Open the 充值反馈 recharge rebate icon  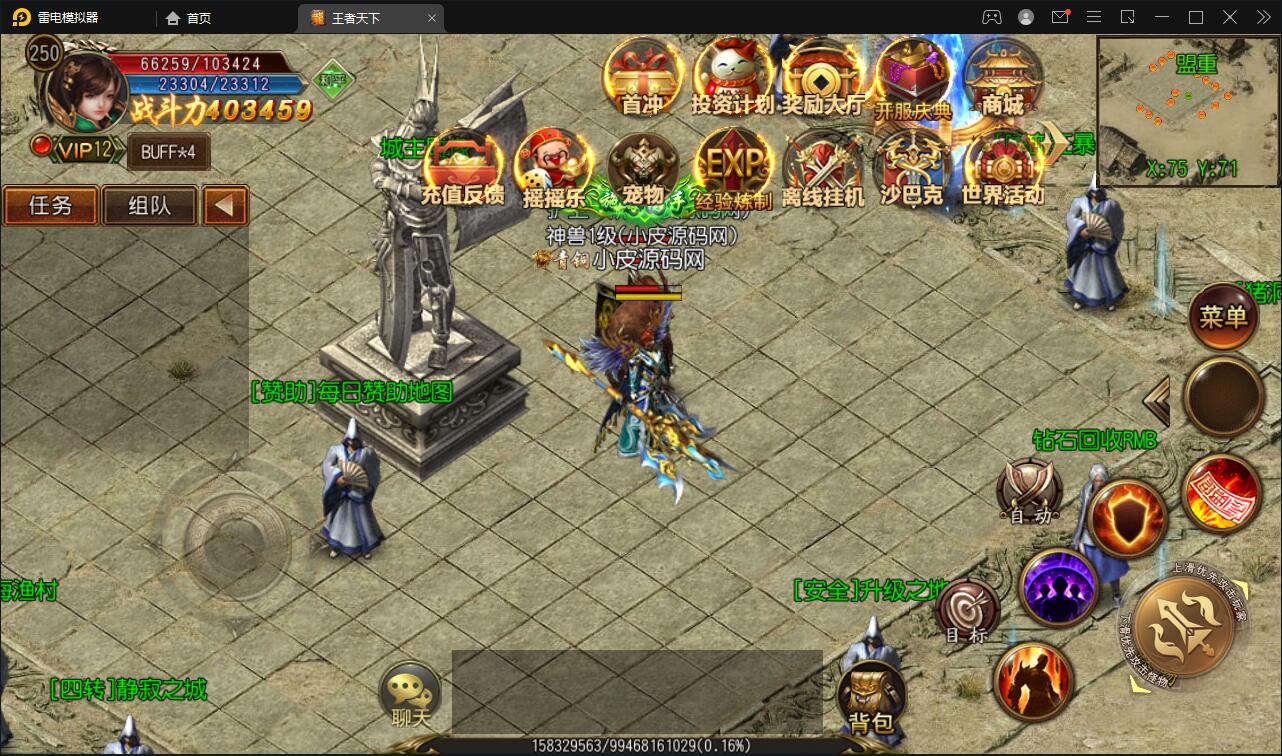463,166
